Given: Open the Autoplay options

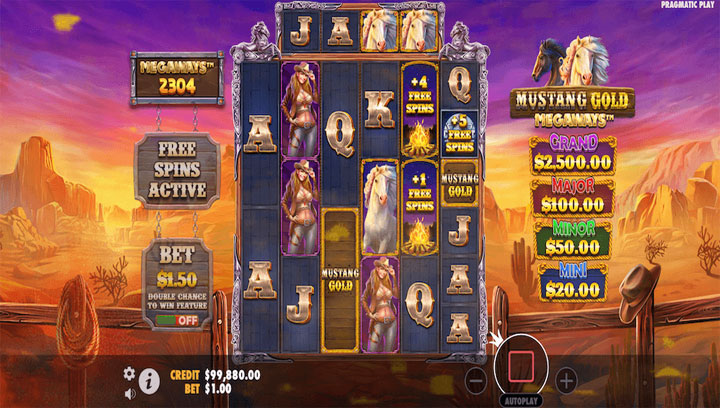Looking at the screenshot, I should click(x=520, y=399).
